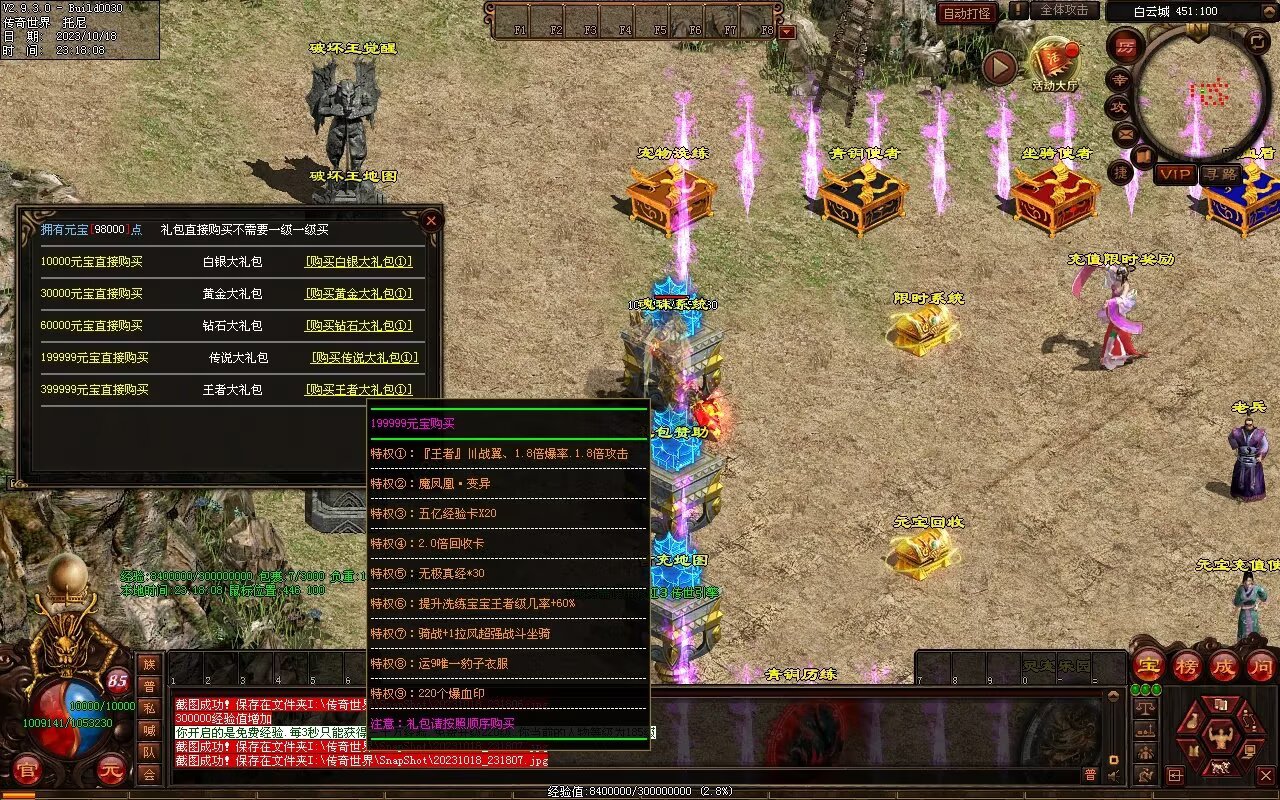Screen dimensions: 1280x800
Task: Open the 活动大厅 activity hall
Action: [1055, 63]
